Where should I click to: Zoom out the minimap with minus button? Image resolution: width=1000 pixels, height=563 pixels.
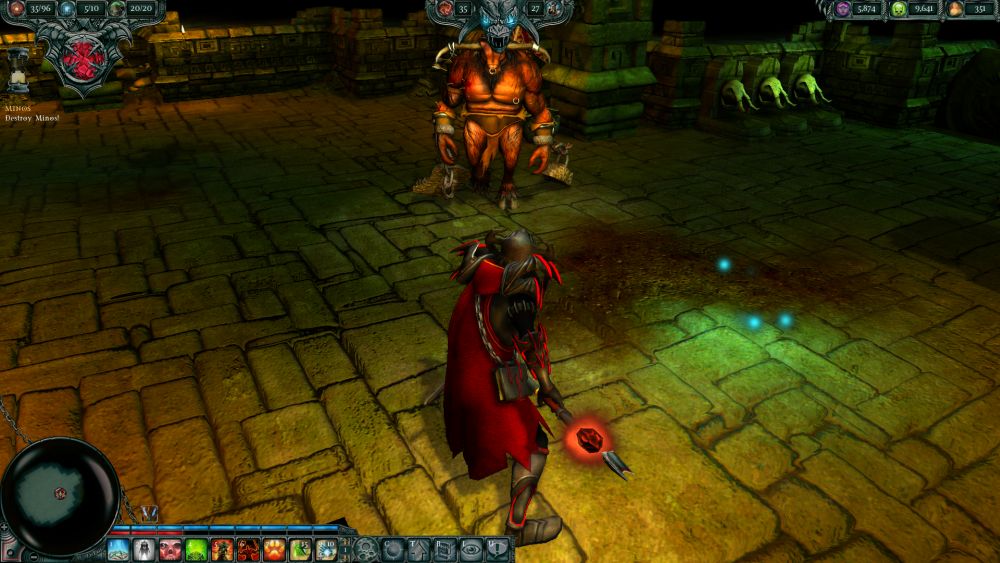(x=32, y=555)
